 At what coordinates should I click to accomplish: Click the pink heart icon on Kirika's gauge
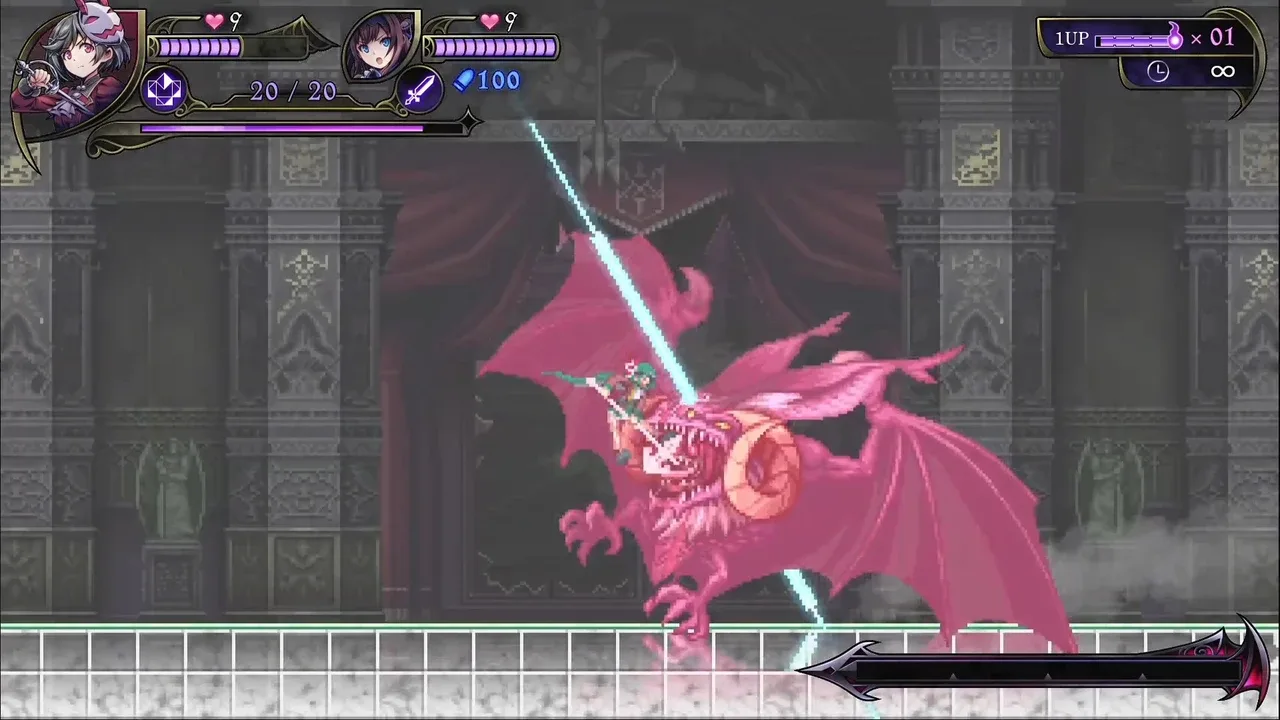[x=212, y=20]
